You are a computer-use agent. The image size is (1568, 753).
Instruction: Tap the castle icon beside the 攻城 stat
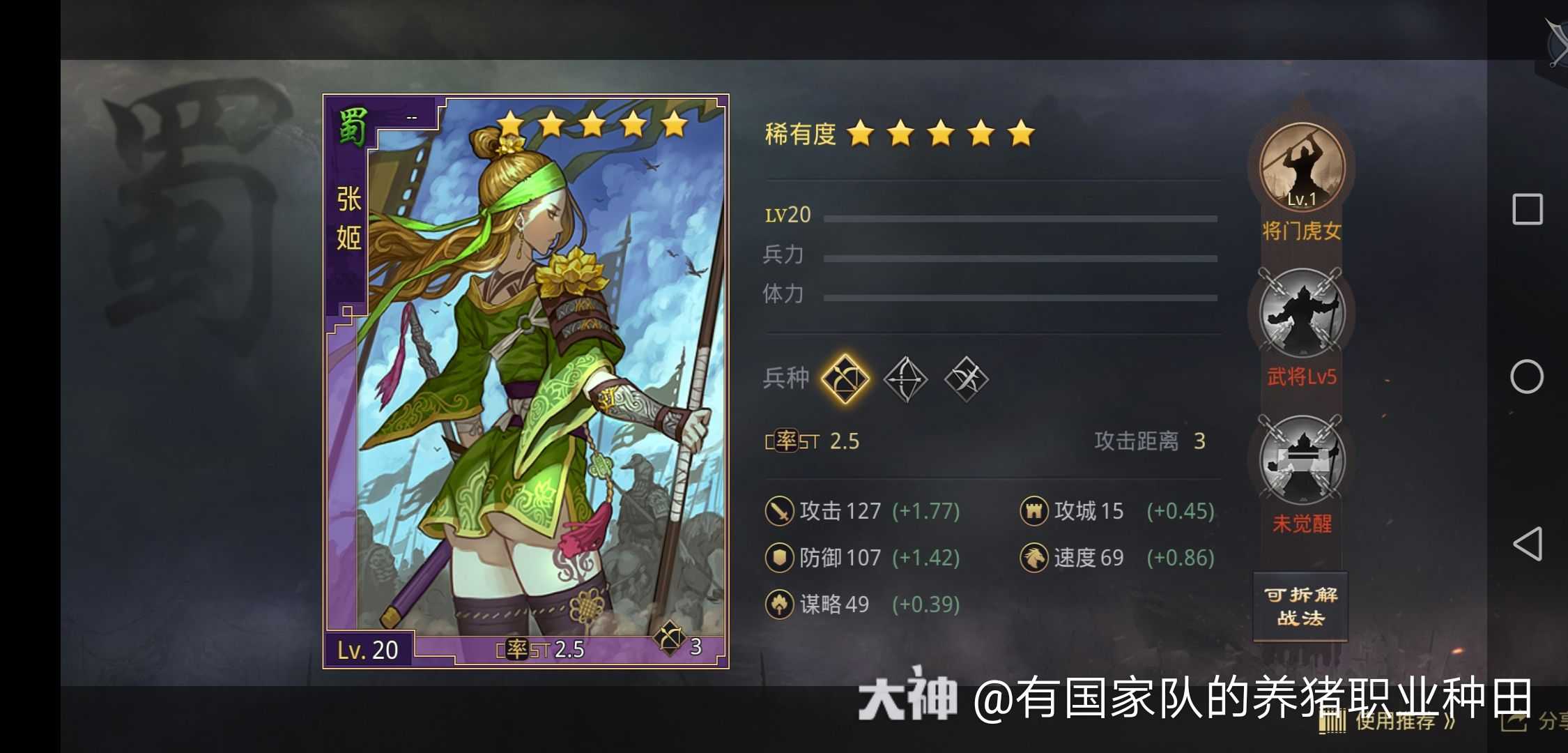[x=1035, y=510]
